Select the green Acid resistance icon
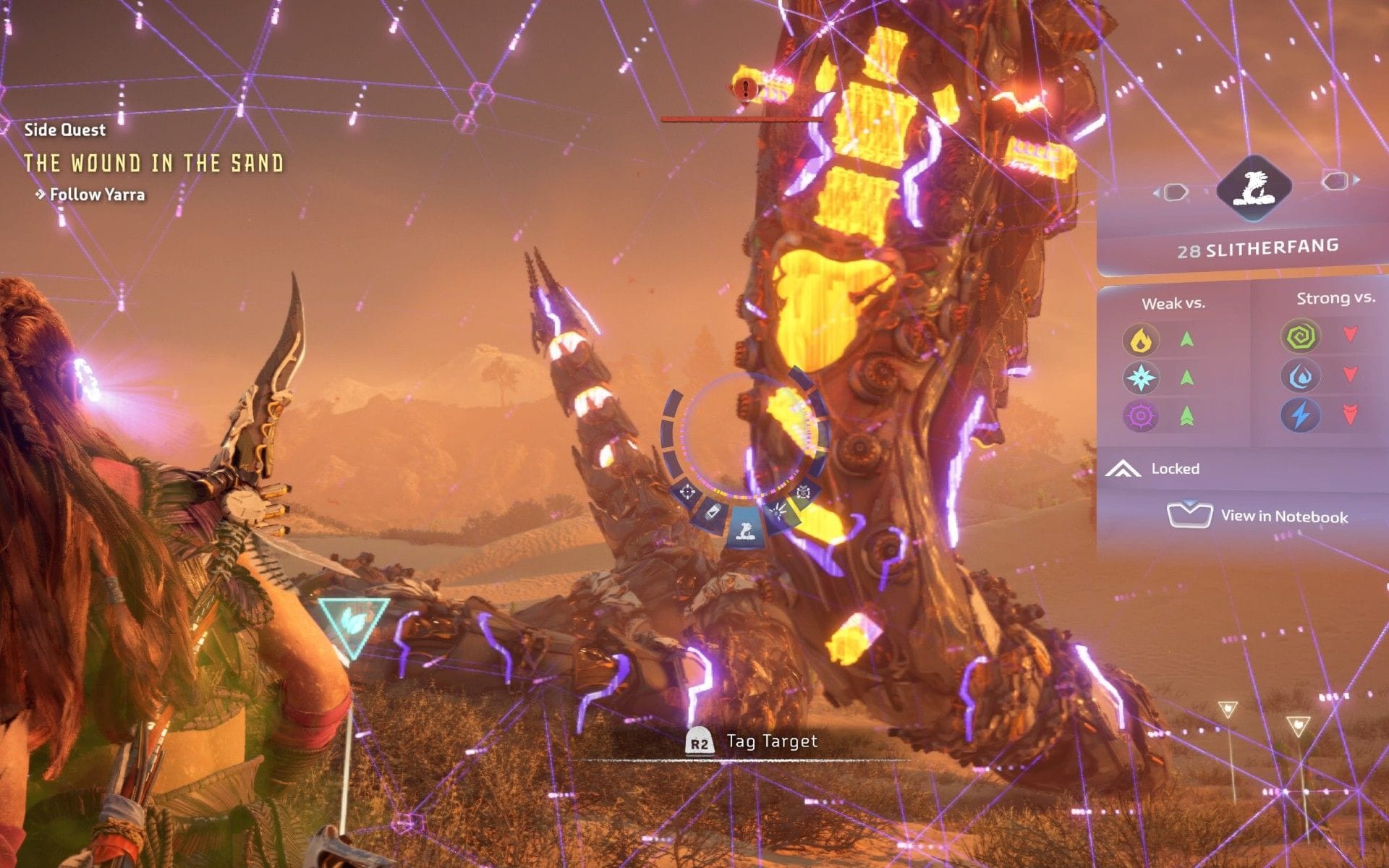 click(1299, 336)
